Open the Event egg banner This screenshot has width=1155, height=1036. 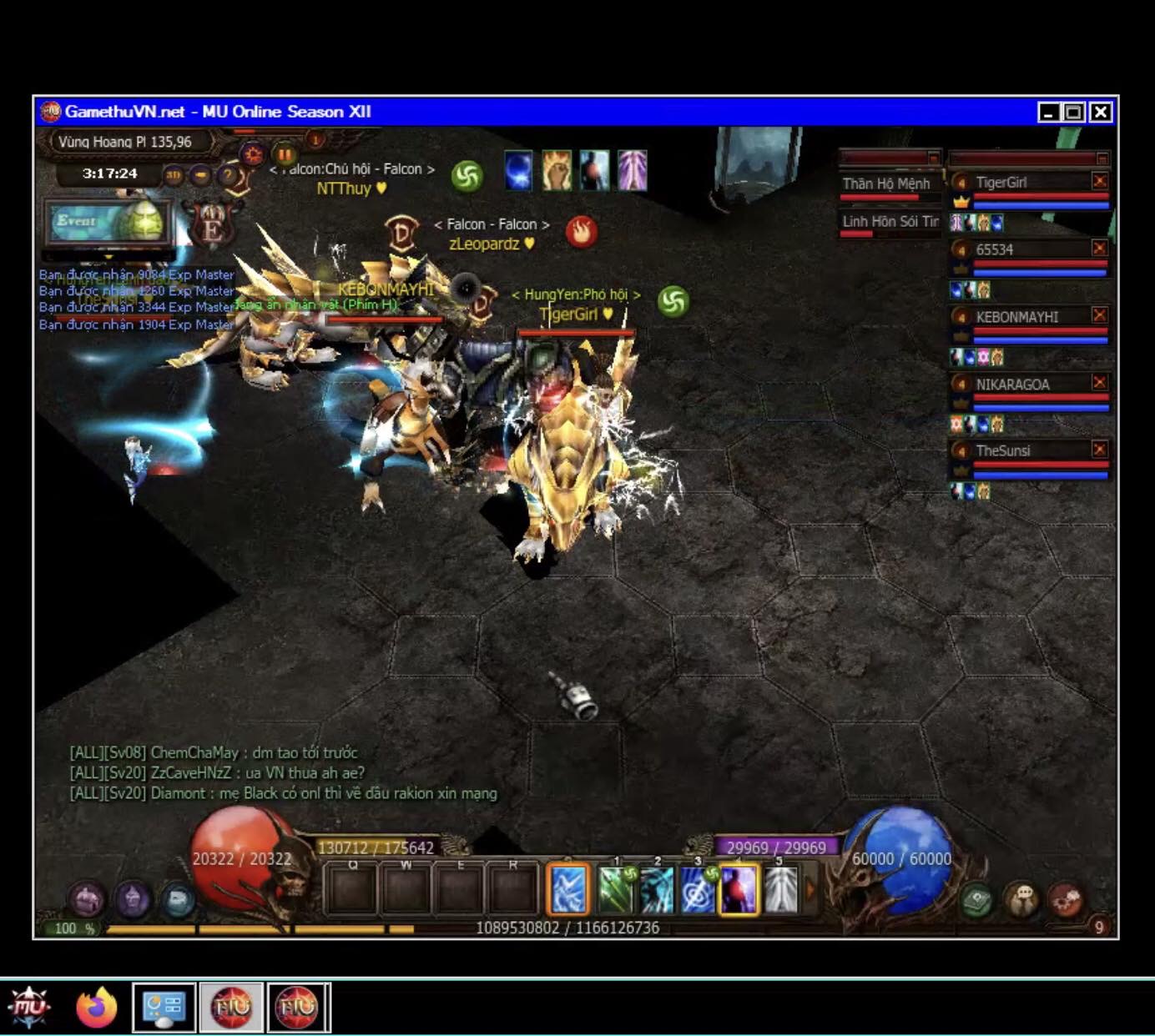[x=108, y=222]
